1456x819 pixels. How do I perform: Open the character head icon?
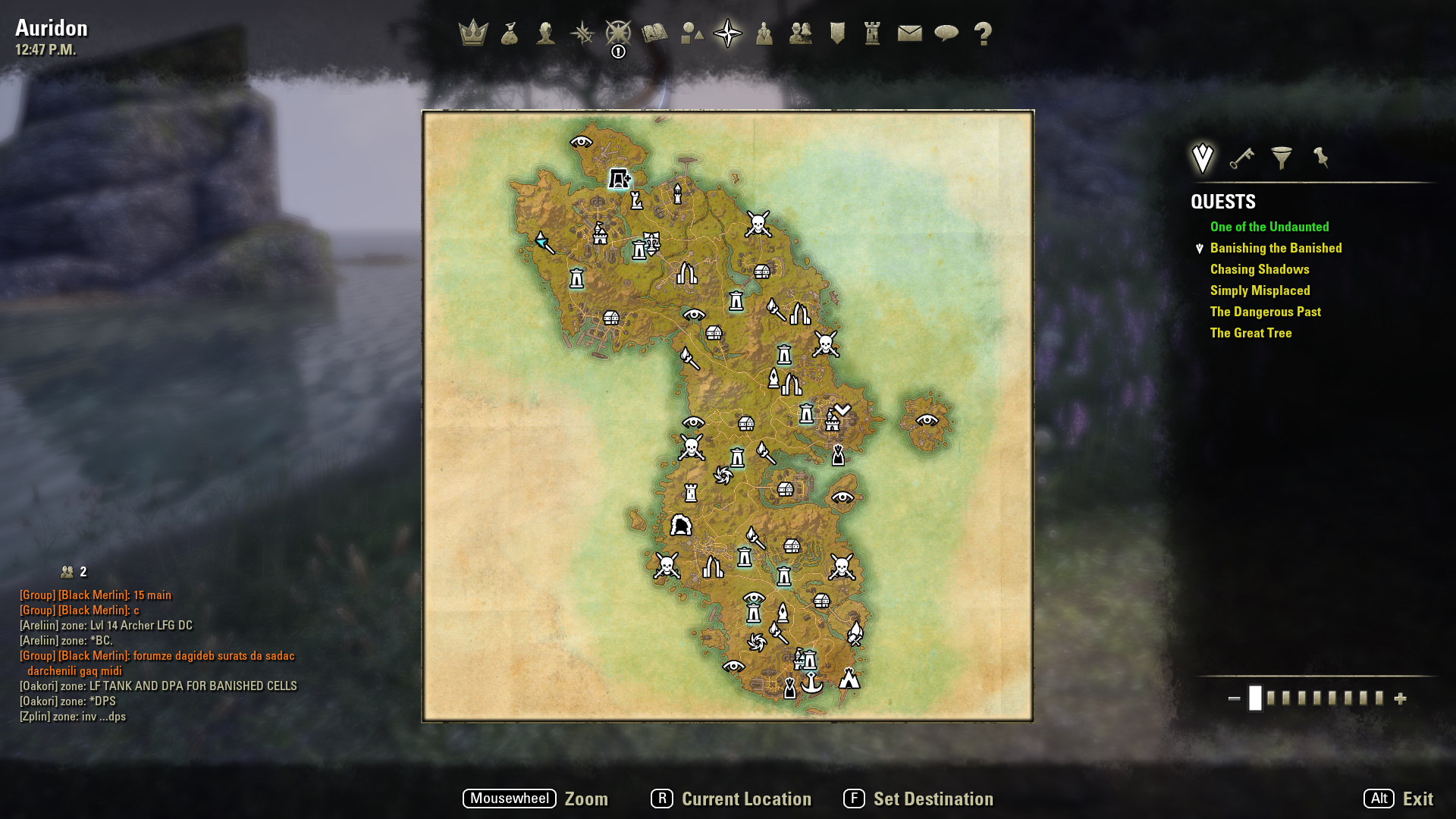coord(545,33)
